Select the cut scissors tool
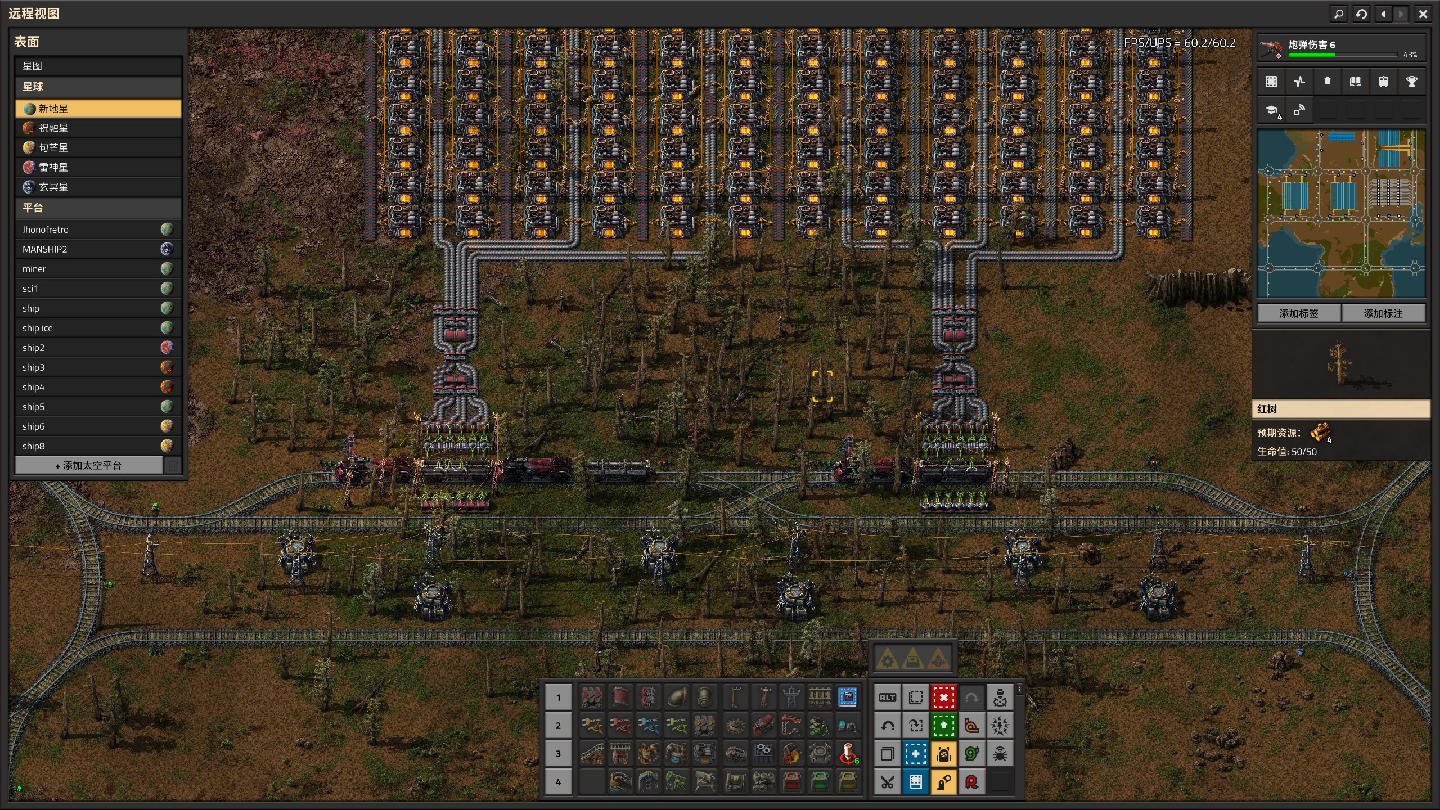1440x810 pixels. point(887,781)
